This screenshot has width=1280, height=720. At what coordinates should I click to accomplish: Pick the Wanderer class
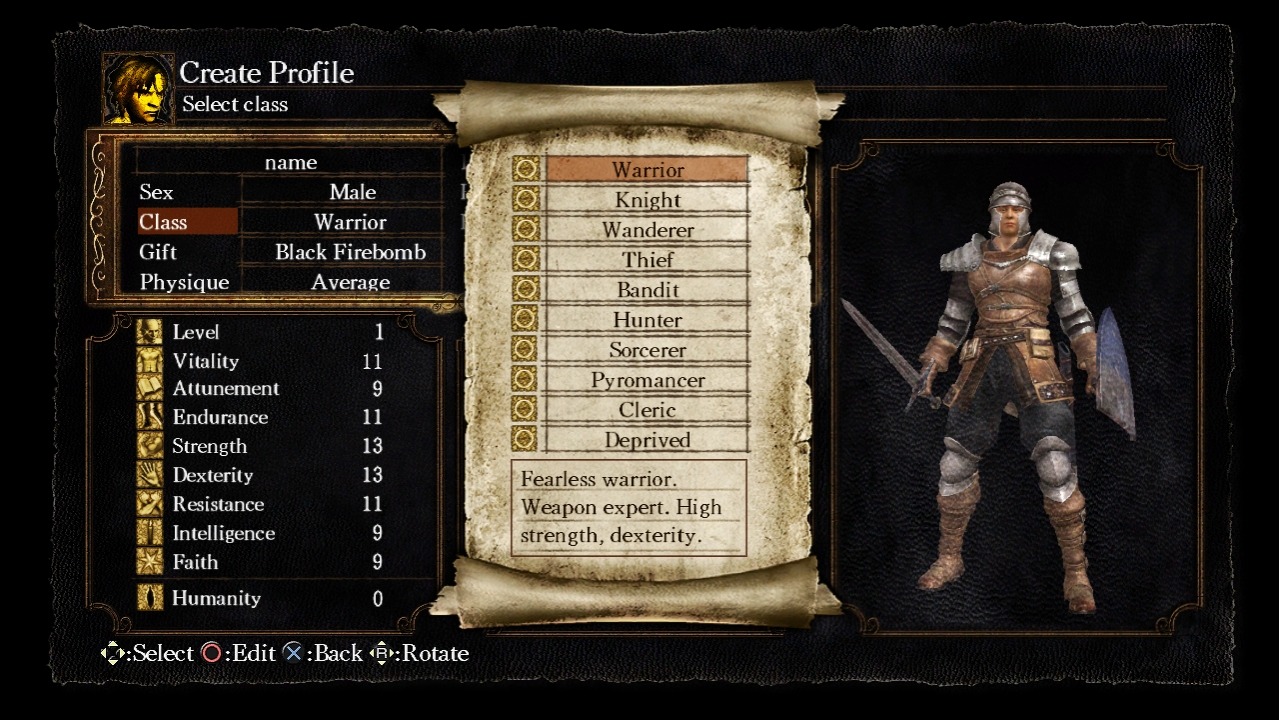647,230
